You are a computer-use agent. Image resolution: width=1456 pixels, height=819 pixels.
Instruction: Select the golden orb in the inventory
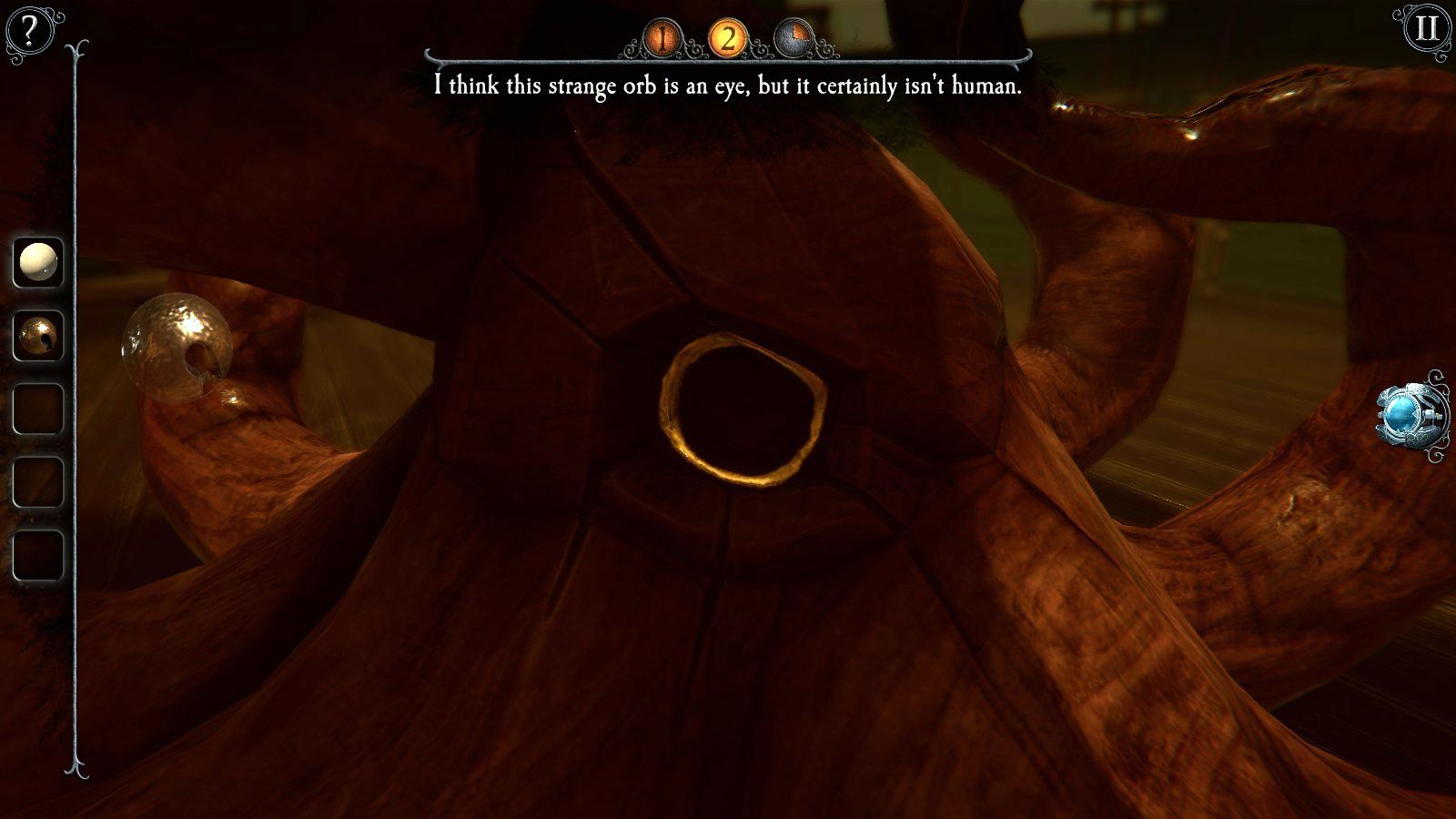coord(39,334)
